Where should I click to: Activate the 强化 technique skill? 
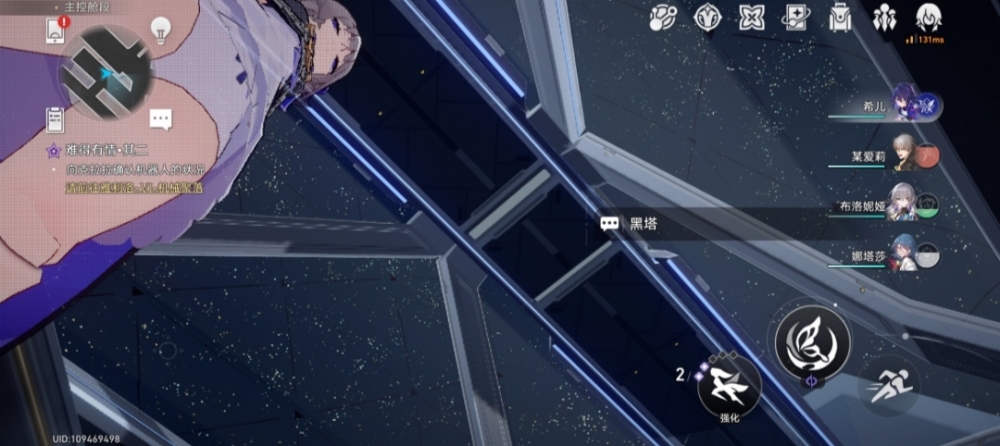coord(728,385)
